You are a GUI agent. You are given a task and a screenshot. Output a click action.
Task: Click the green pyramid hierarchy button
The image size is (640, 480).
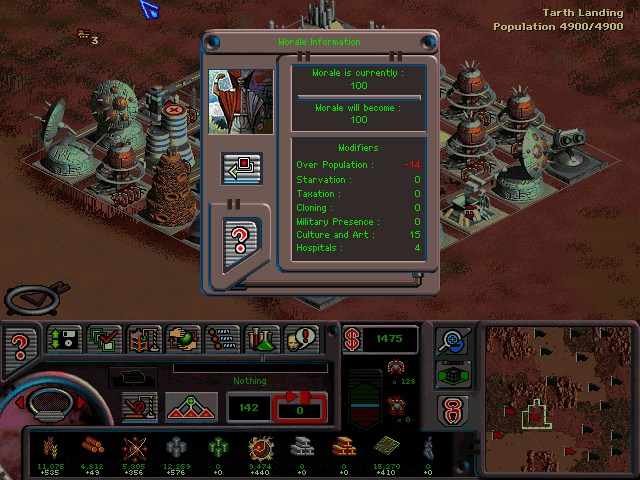pos(192,406)
